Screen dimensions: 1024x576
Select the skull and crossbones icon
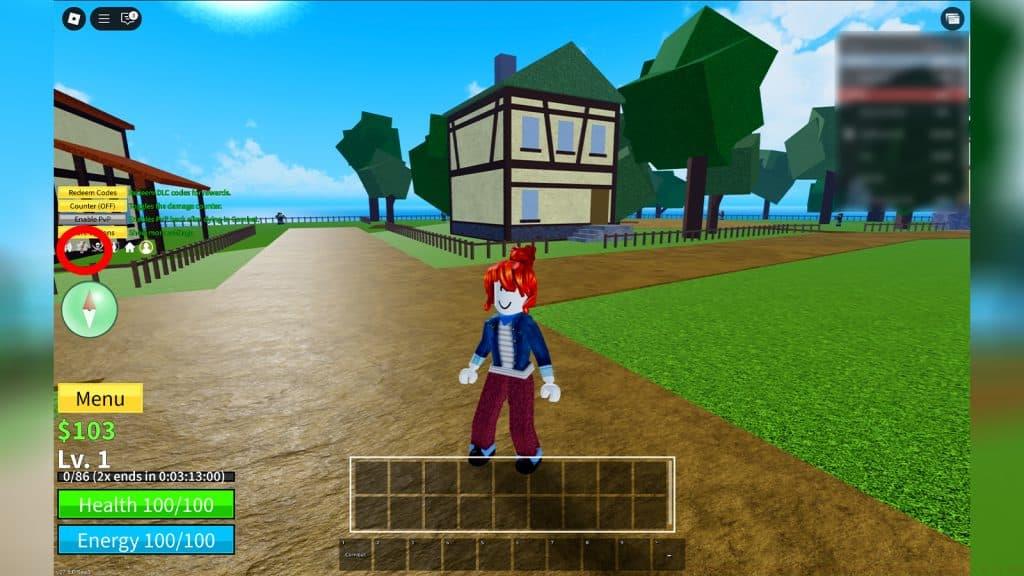tap(98, 246)
